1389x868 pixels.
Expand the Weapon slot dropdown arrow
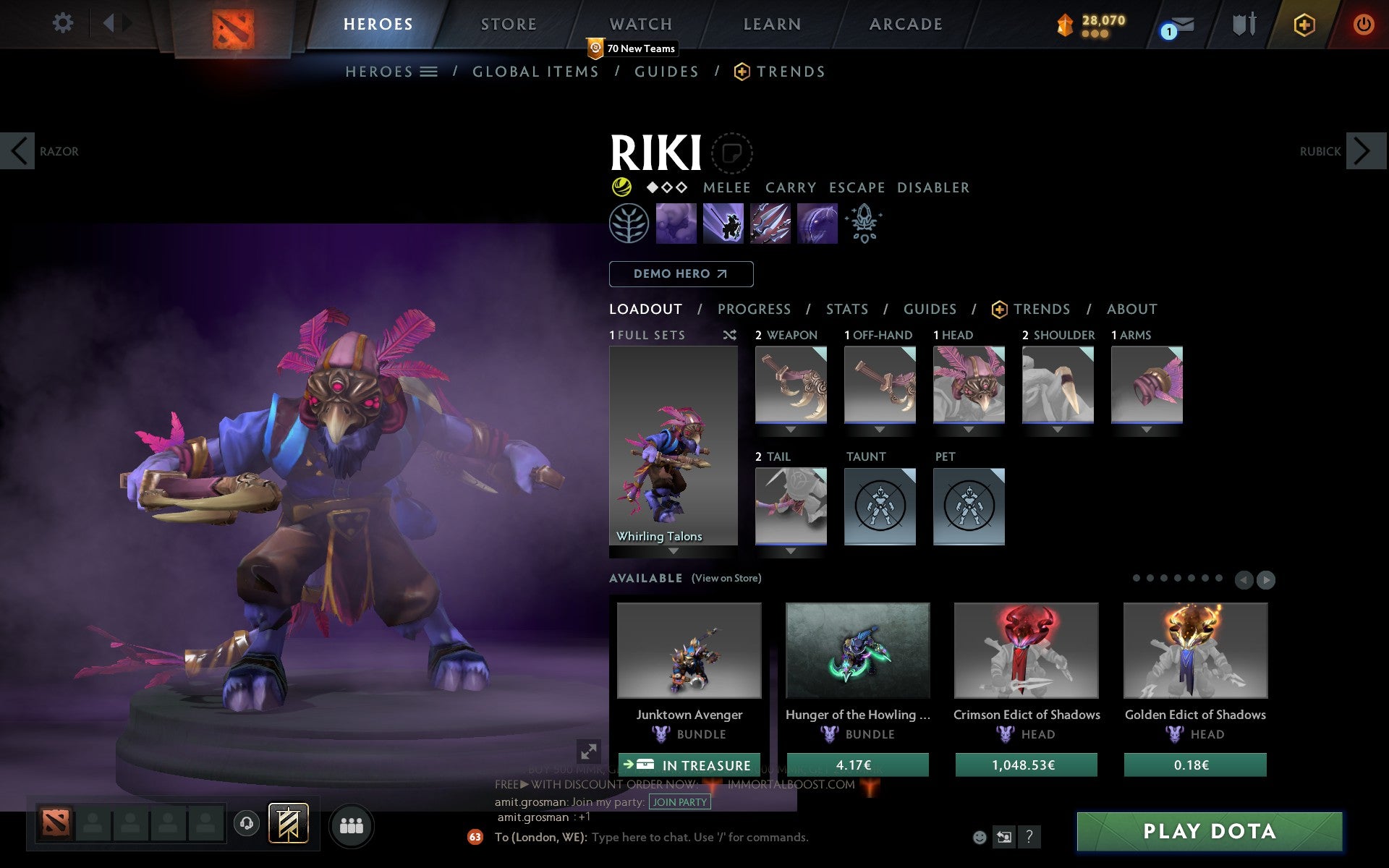tap(790, 428)
